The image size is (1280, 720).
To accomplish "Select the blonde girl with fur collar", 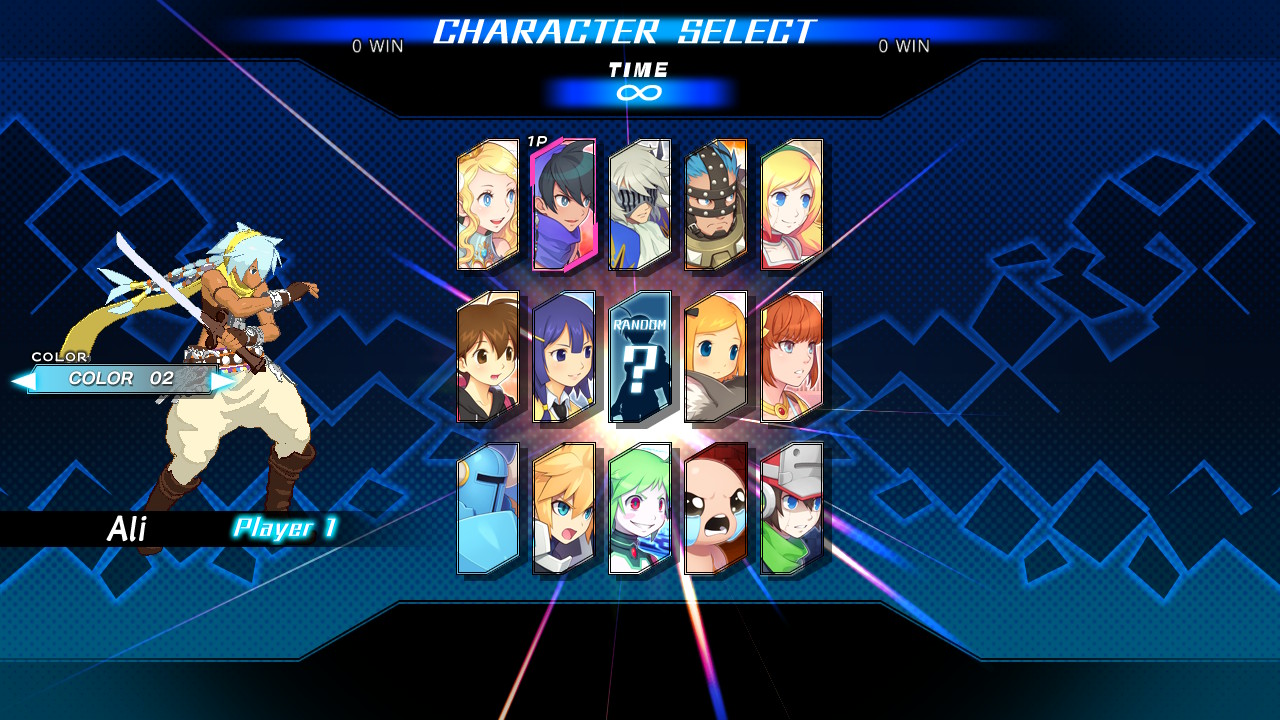I will tap(716, 357).
